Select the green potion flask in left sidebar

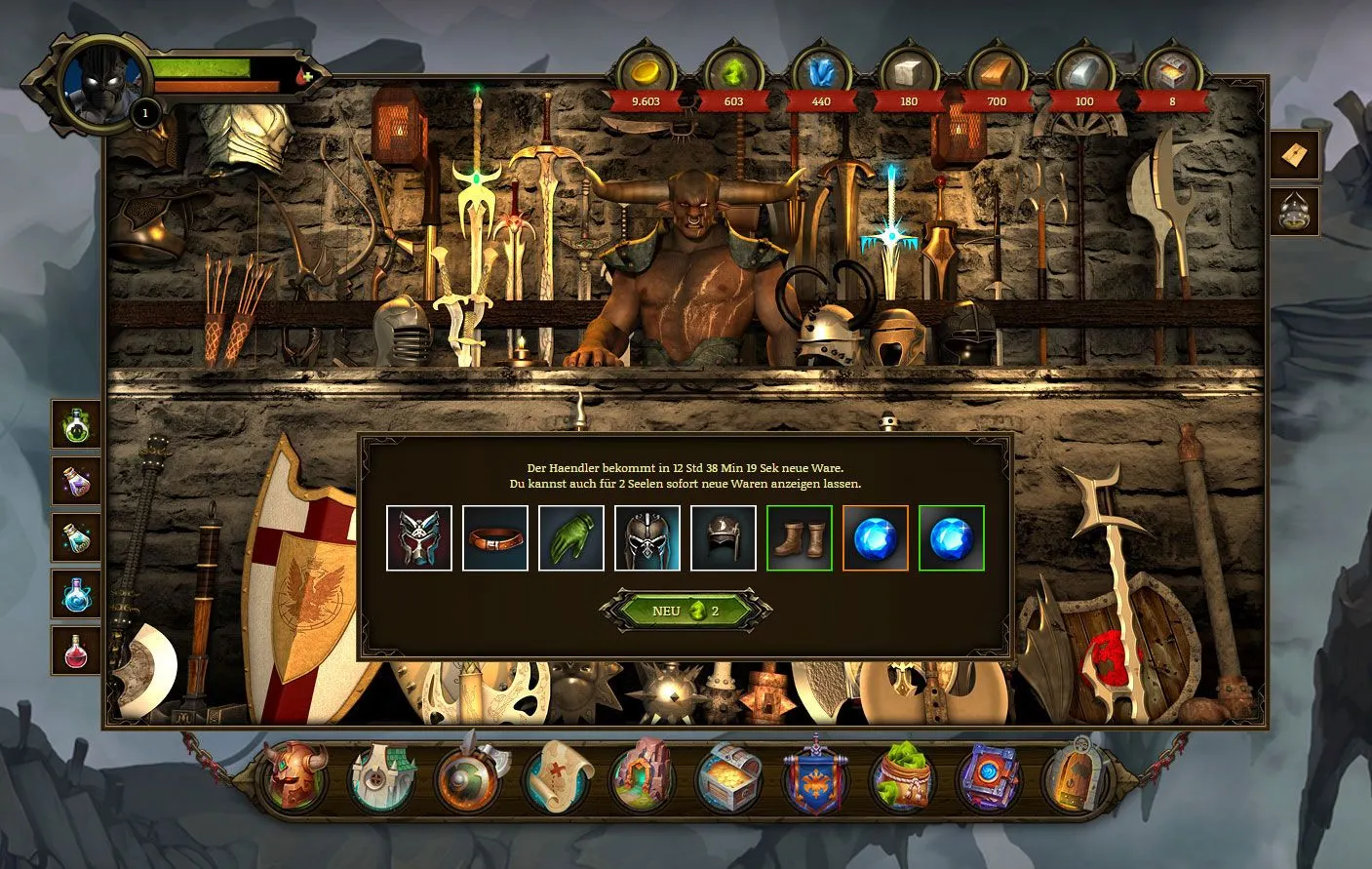(75, 422)
